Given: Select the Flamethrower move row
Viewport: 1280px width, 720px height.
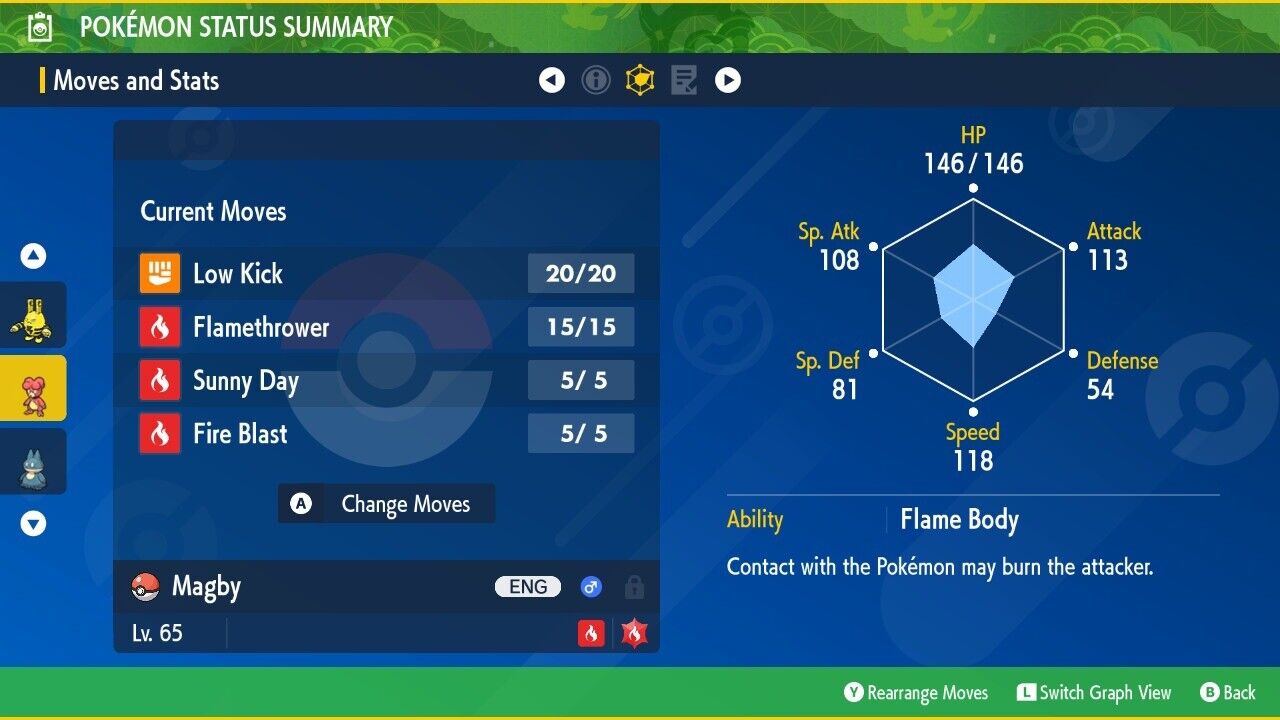Looking at the screenshot, I should click(386, 327).
